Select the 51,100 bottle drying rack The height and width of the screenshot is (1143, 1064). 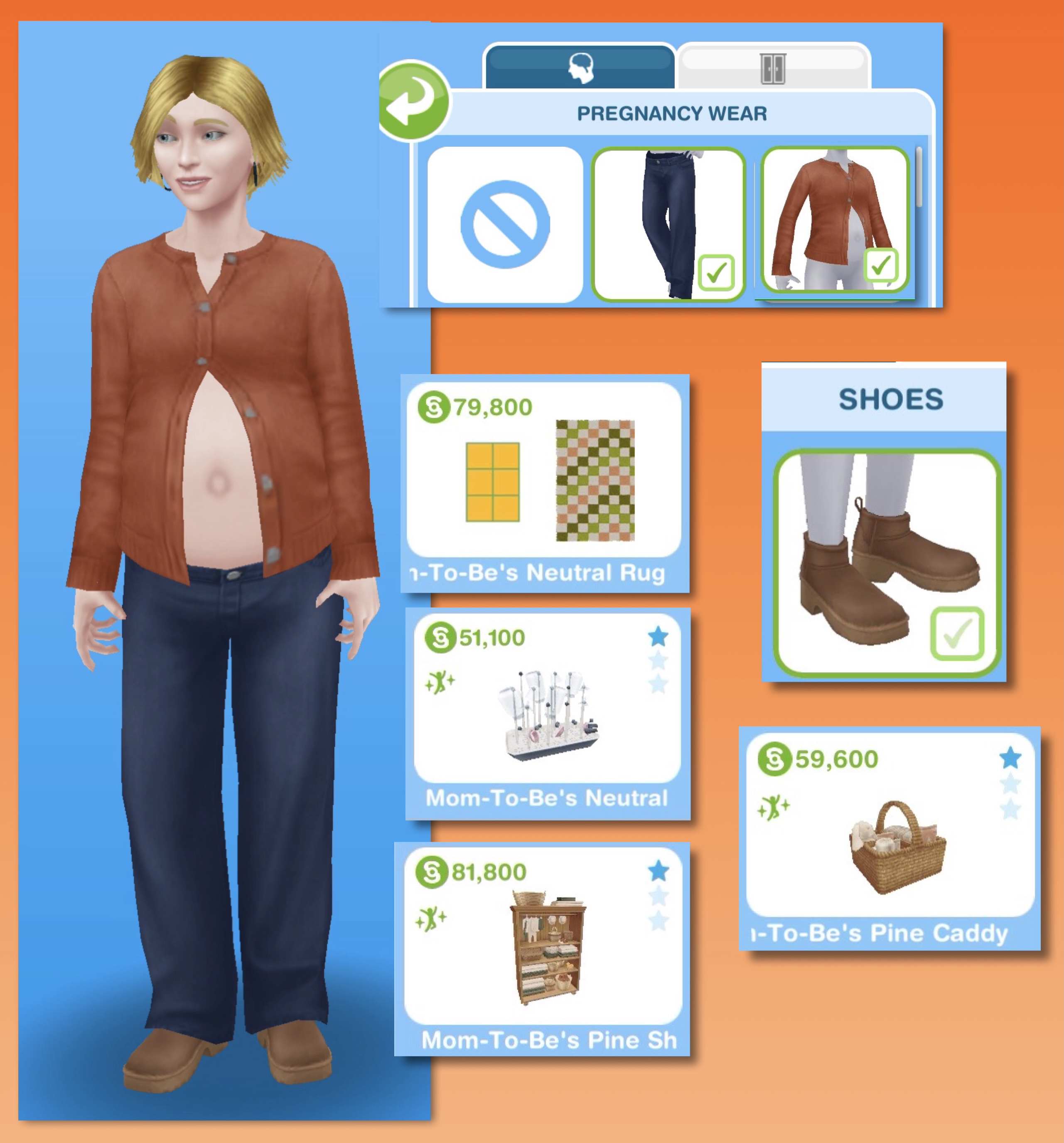click(547, 712)
